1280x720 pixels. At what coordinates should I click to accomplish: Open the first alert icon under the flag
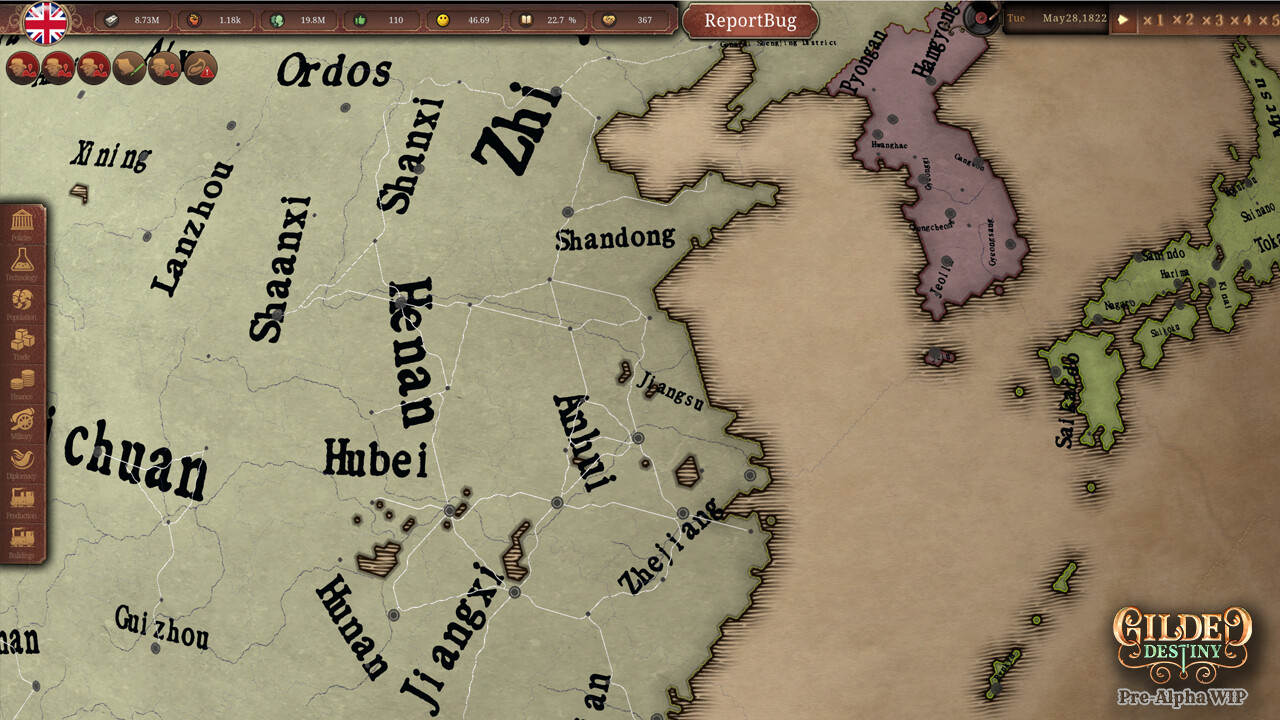coord(22,68)
